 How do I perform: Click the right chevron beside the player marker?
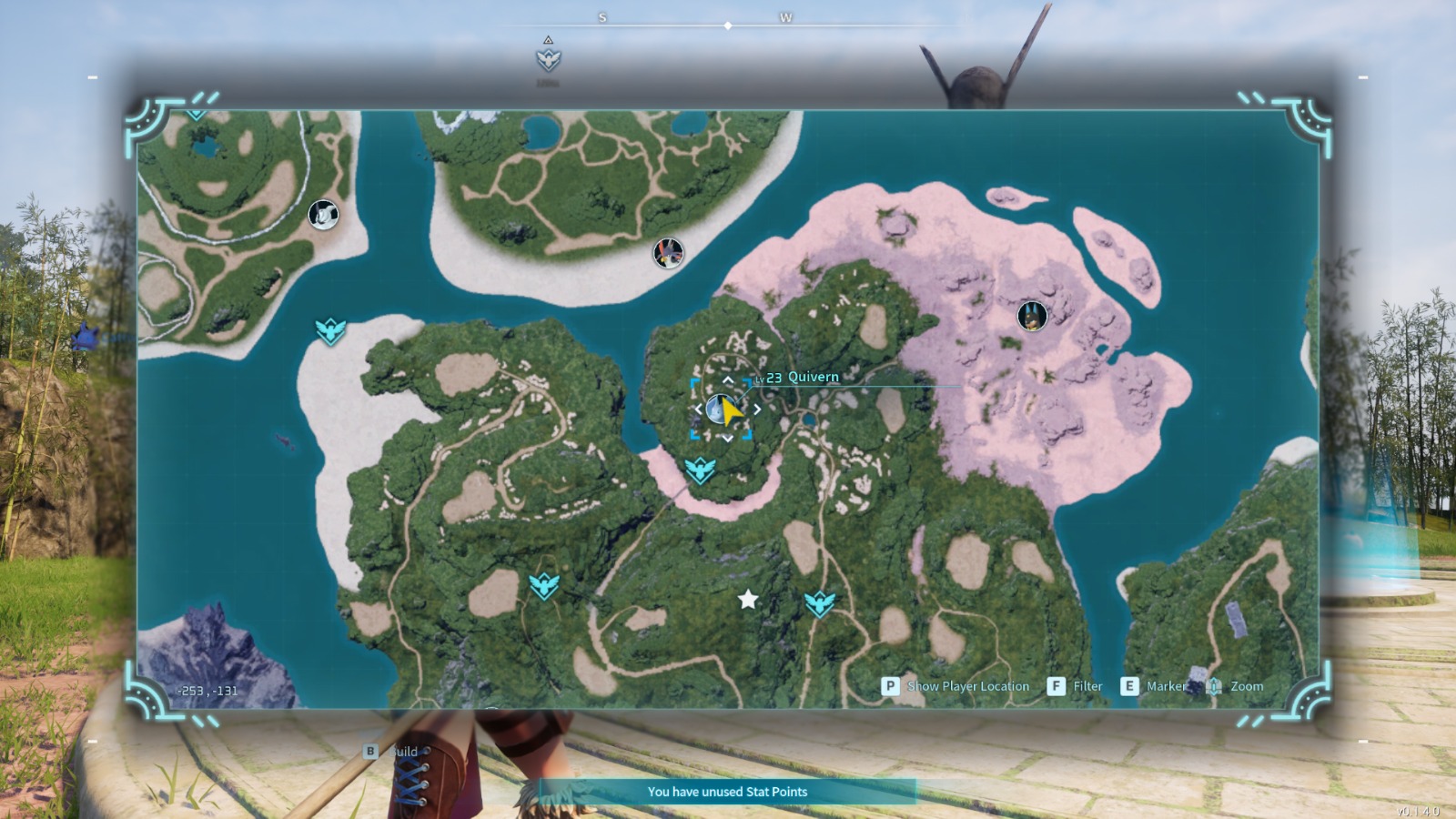pos(758,409)
